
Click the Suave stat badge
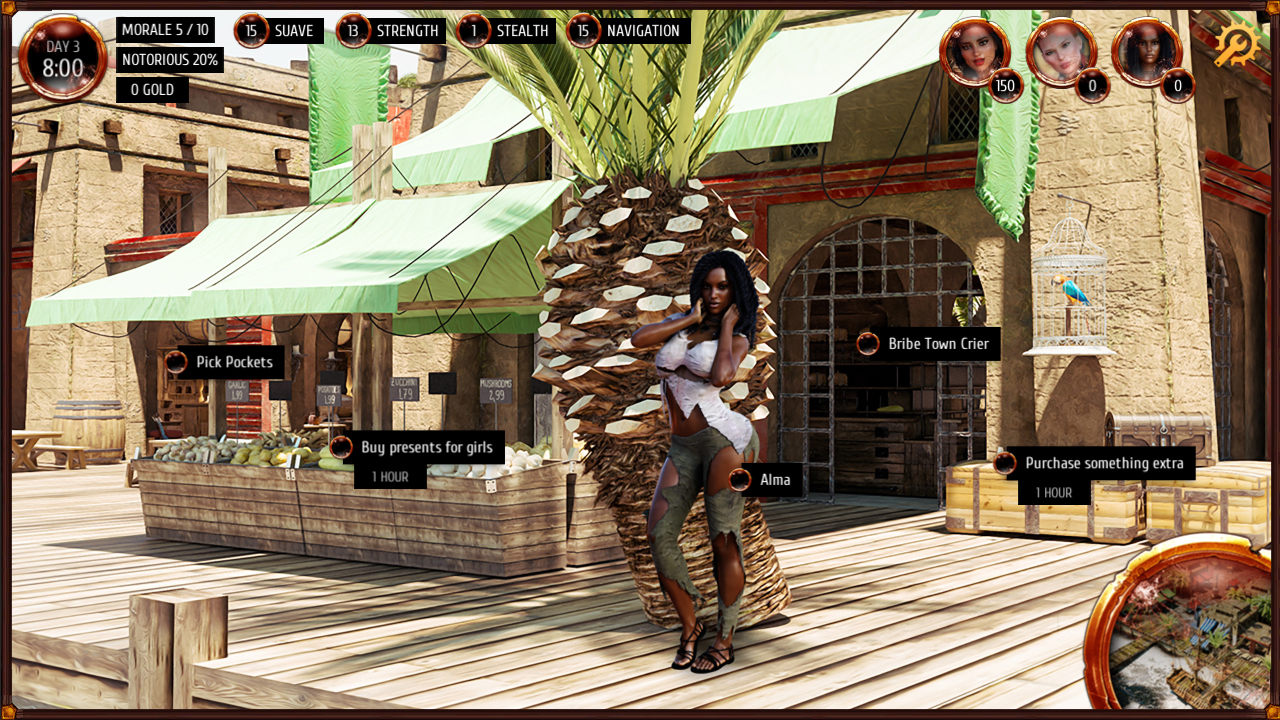click(279, 31)
